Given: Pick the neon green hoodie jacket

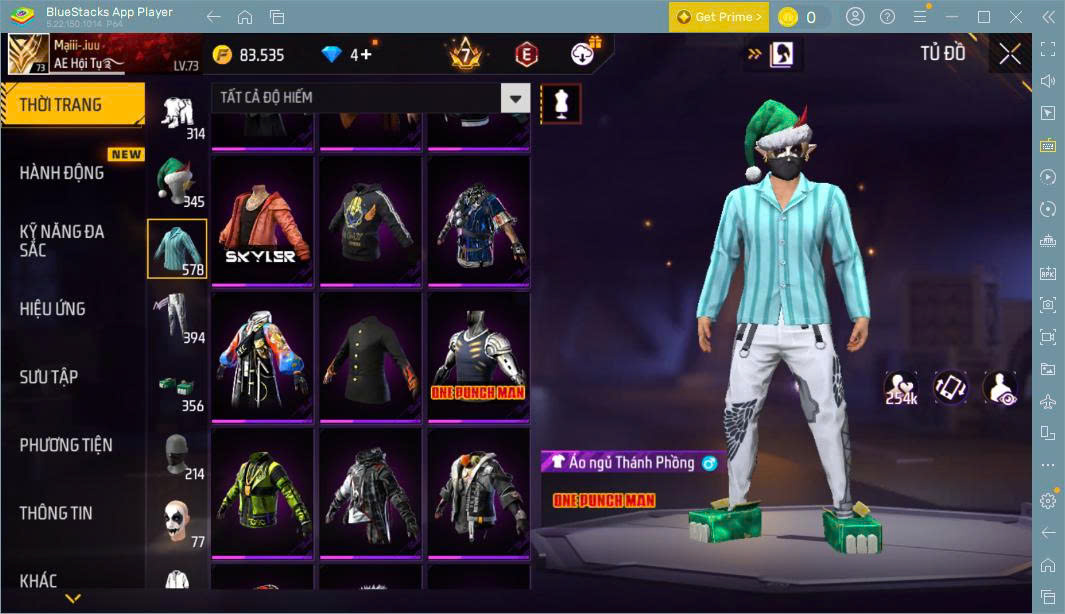Looking at the screenshot, I should (262, 494).
